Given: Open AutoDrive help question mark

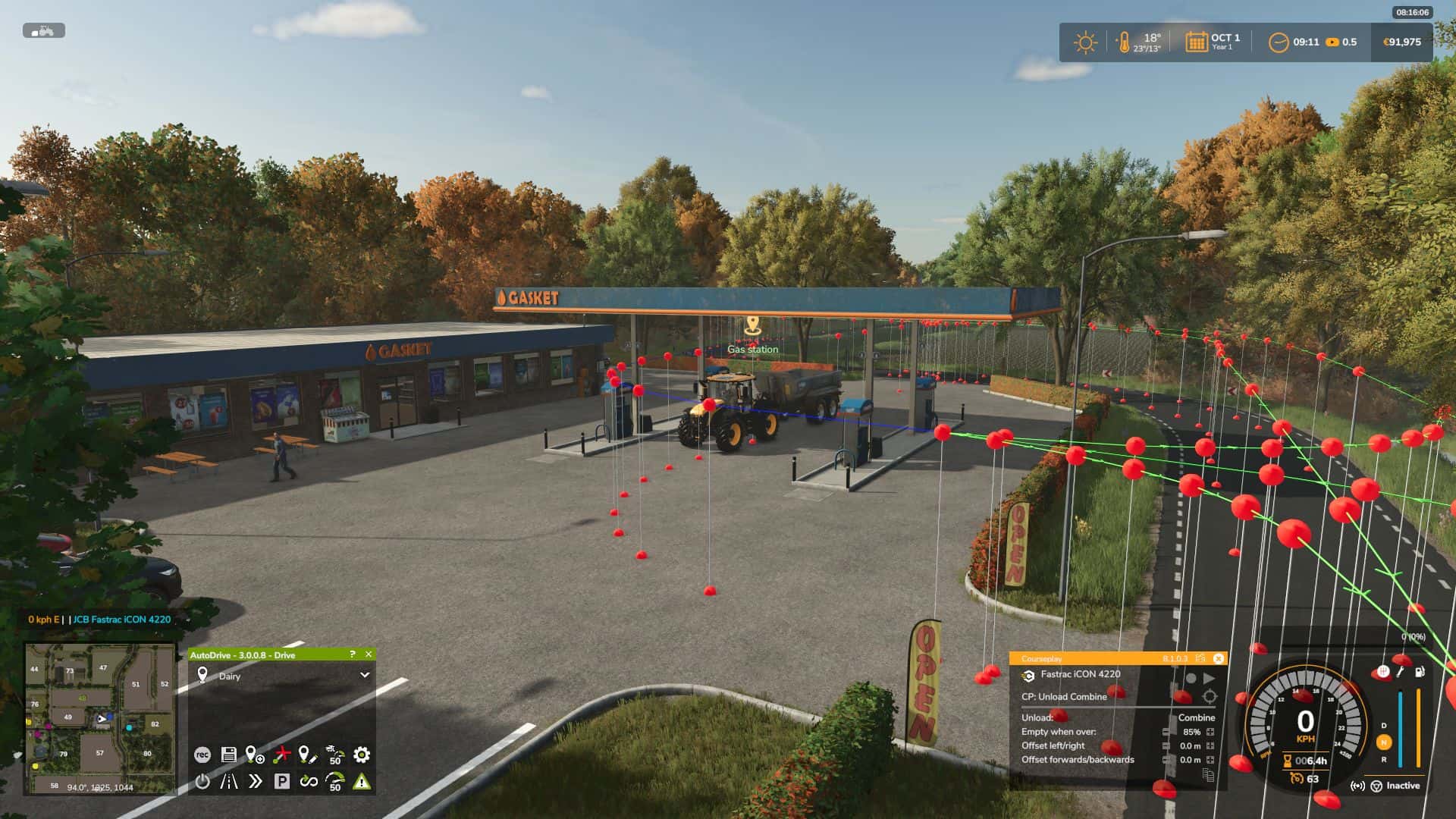Looking at the screenshot, I should (352, 654).
